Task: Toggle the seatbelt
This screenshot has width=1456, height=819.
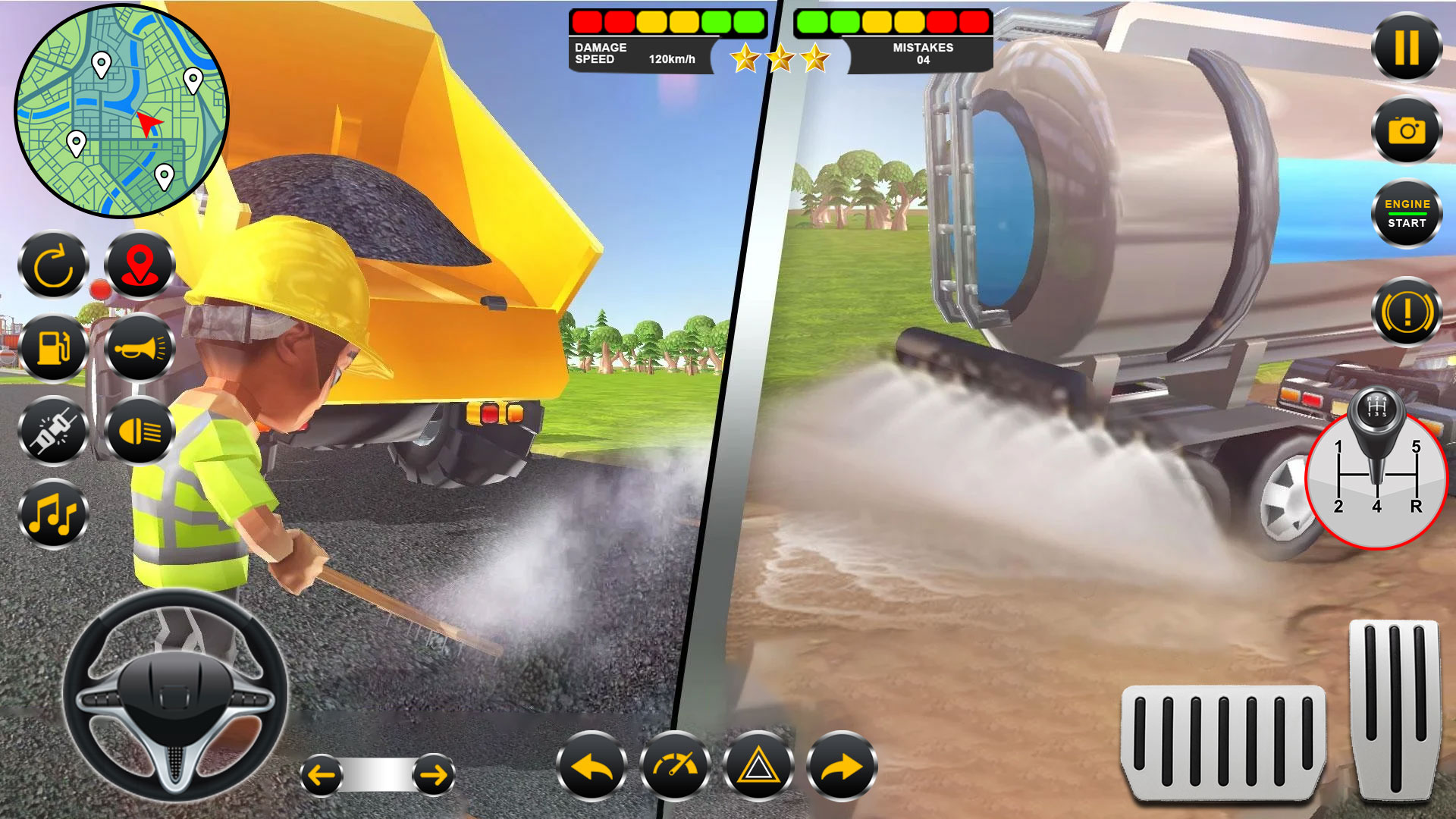Action: coord(52,432)
